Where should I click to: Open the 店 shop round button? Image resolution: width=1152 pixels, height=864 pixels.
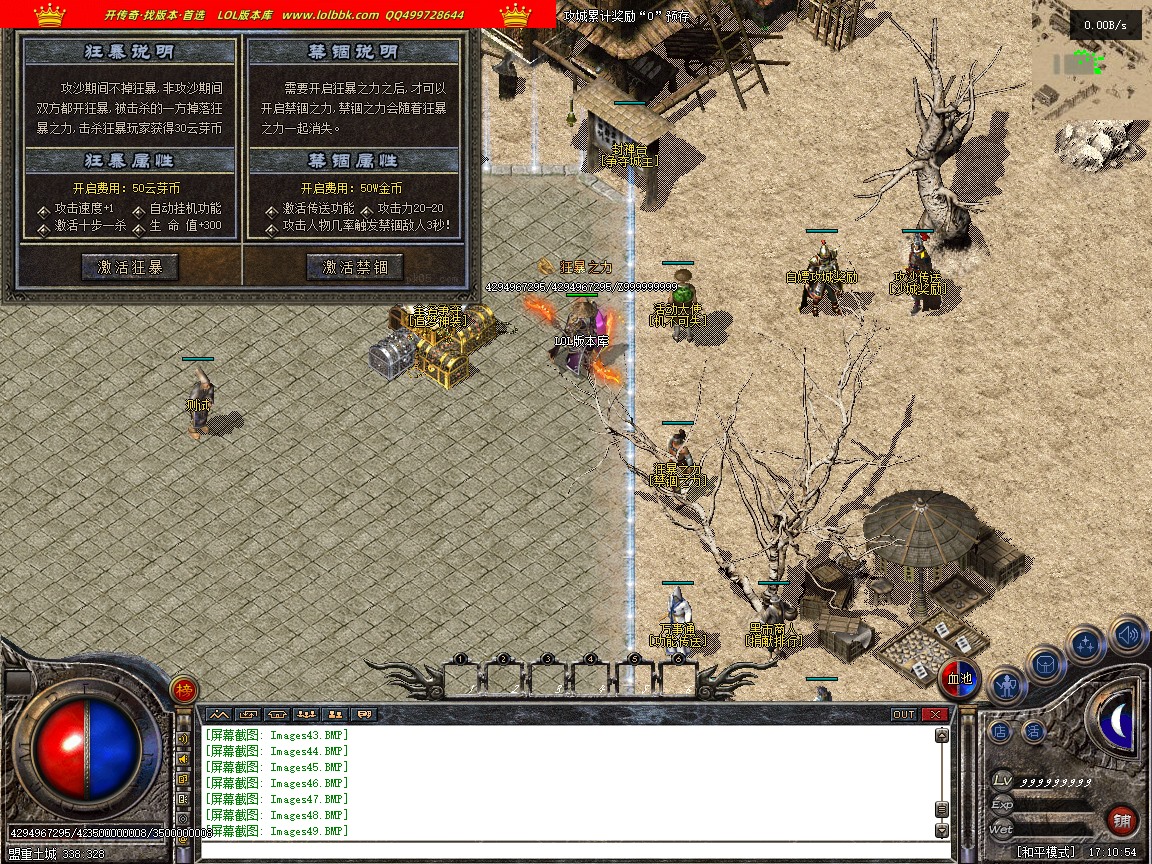point(1001,731)
